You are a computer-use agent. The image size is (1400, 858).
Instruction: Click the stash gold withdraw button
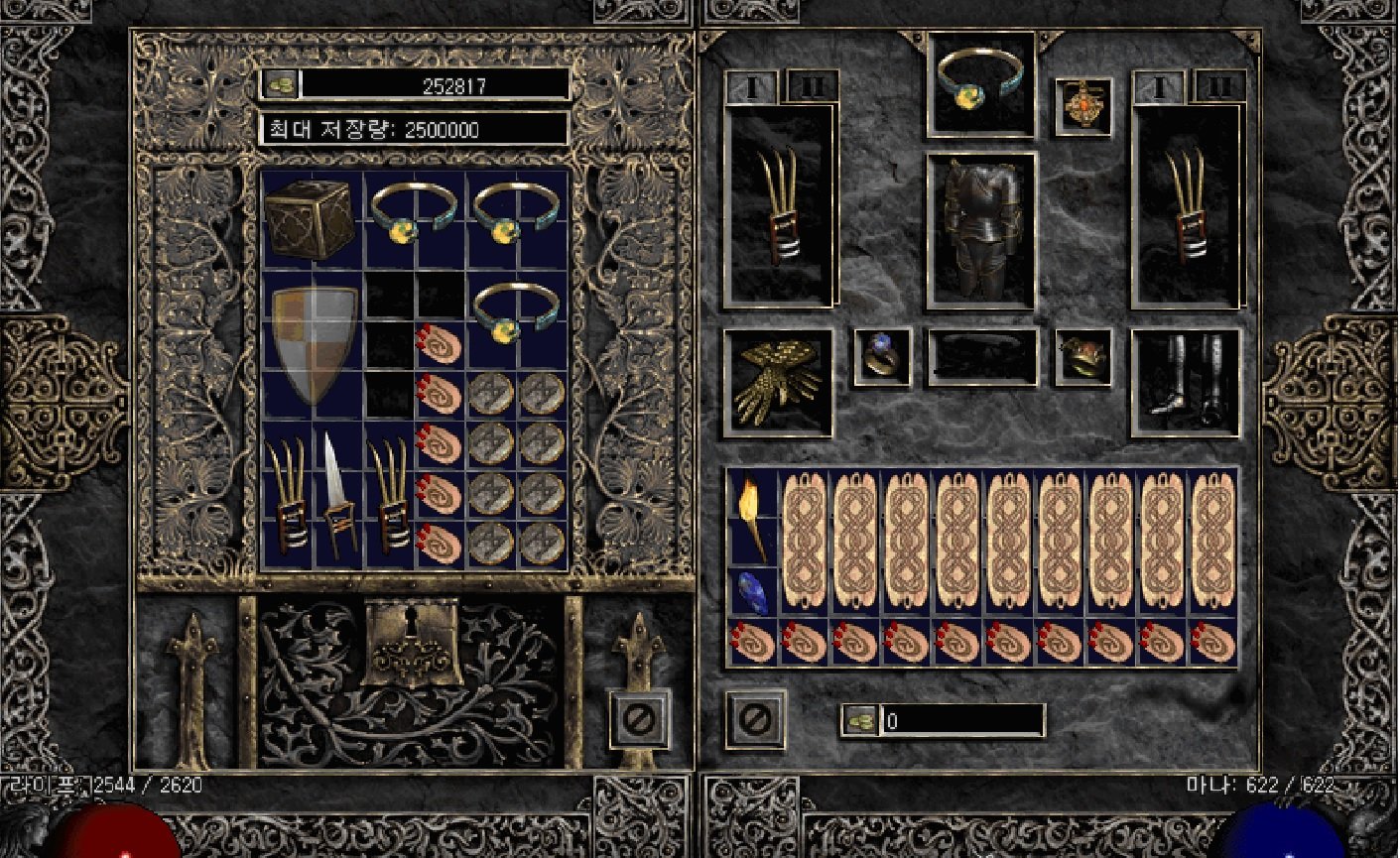280,85
